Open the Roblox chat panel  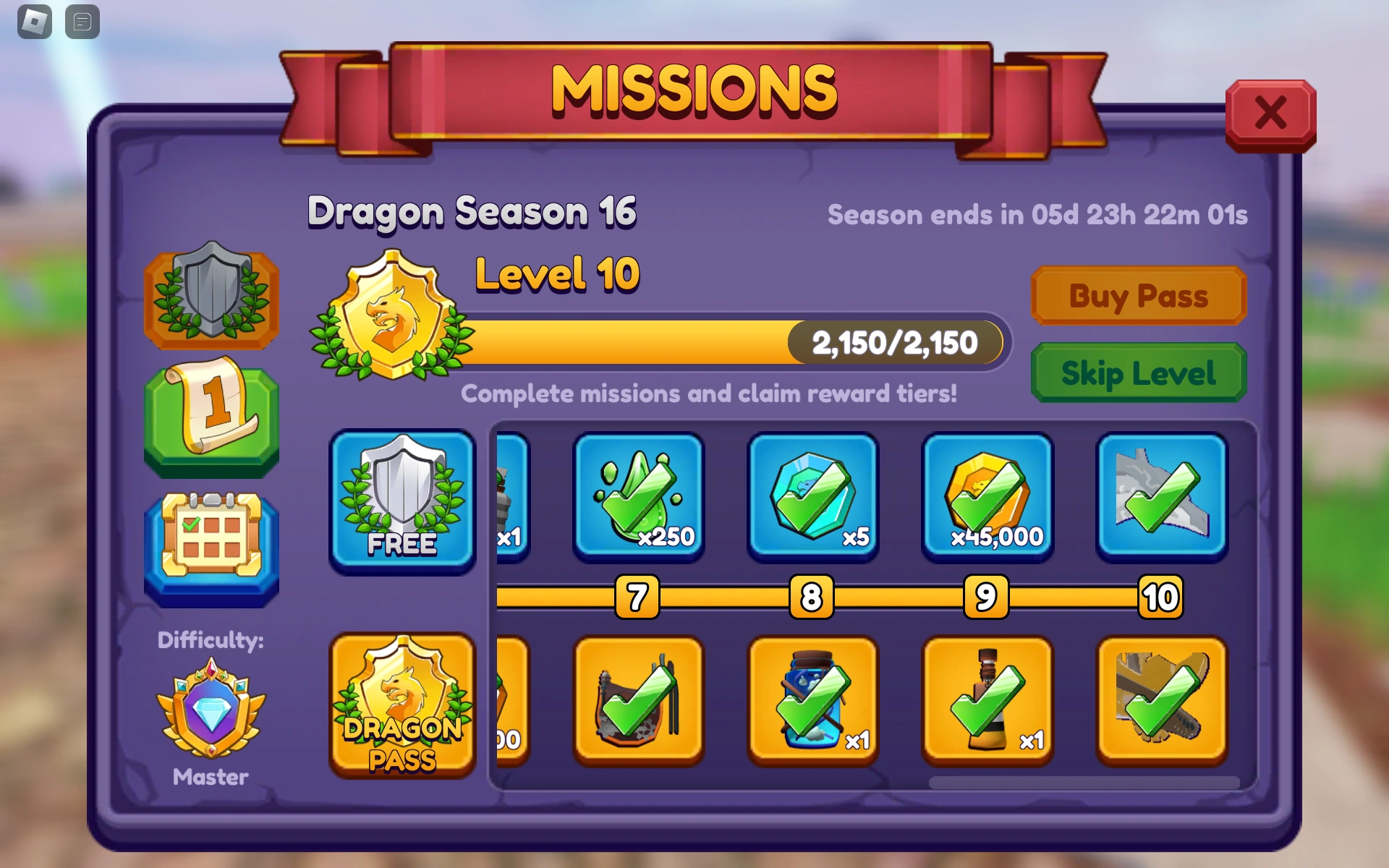point(81,22)
